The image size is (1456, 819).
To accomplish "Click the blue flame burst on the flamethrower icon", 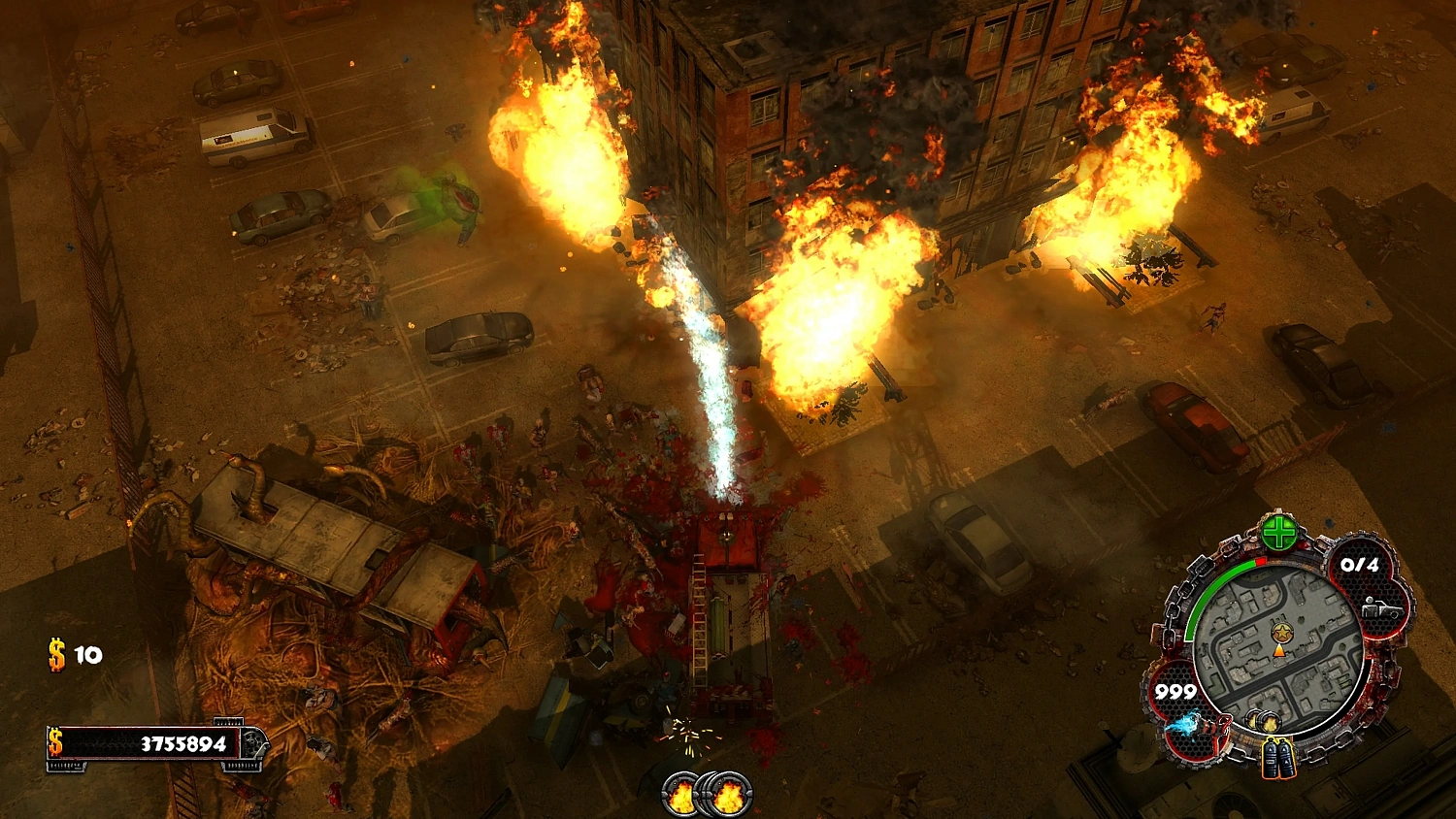I will pyautogui.click(x=1183, y=723).
